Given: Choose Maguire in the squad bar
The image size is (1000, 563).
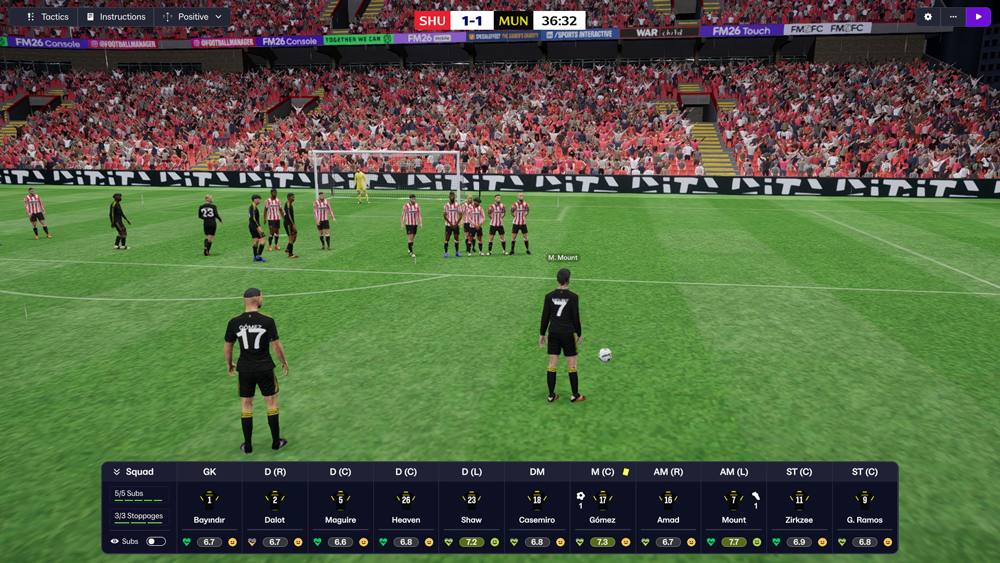Looking at the screenshot, I should (340, 508).
